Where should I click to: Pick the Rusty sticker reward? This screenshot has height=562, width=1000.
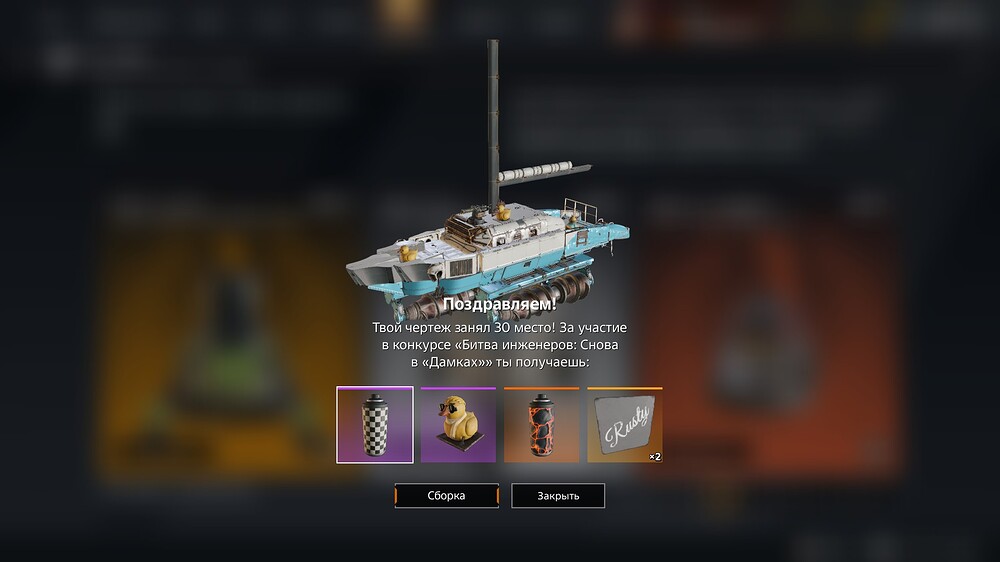coord(624,425)
